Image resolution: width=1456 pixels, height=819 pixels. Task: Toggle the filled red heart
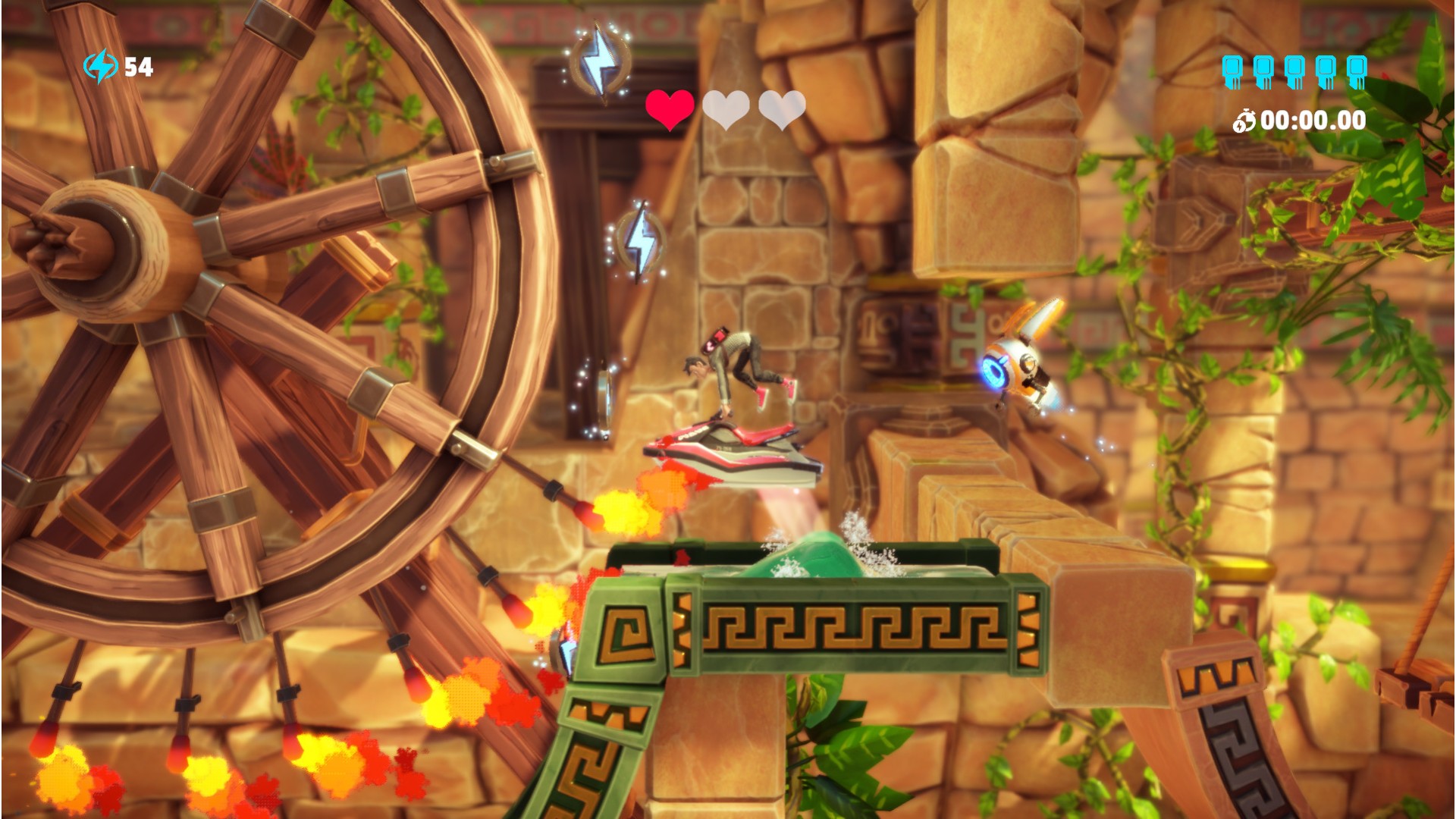pyautogui.click(x=668, y=108)
